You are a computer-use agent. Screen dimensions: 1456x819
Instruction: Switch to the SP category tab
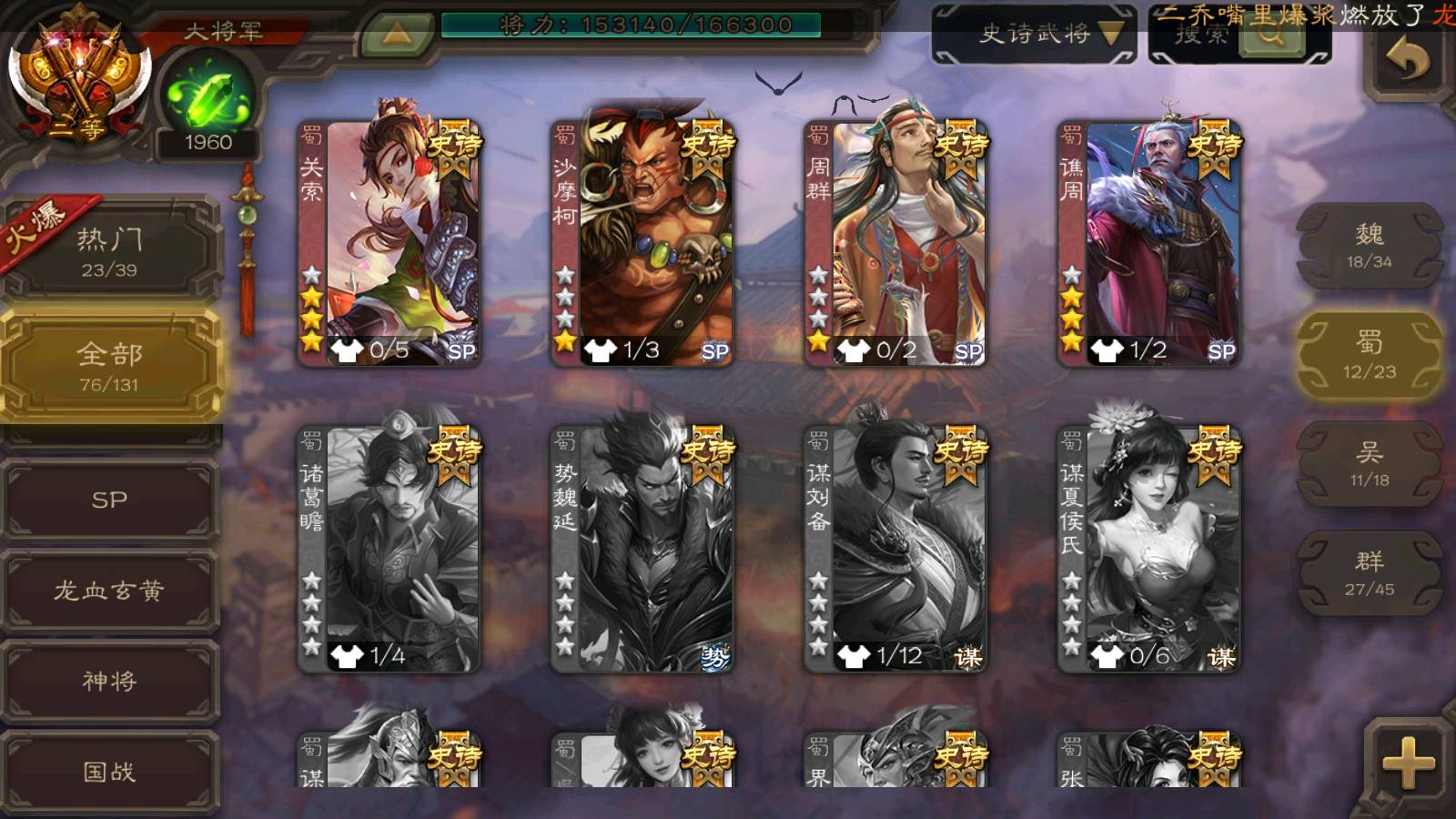point(109,500)
